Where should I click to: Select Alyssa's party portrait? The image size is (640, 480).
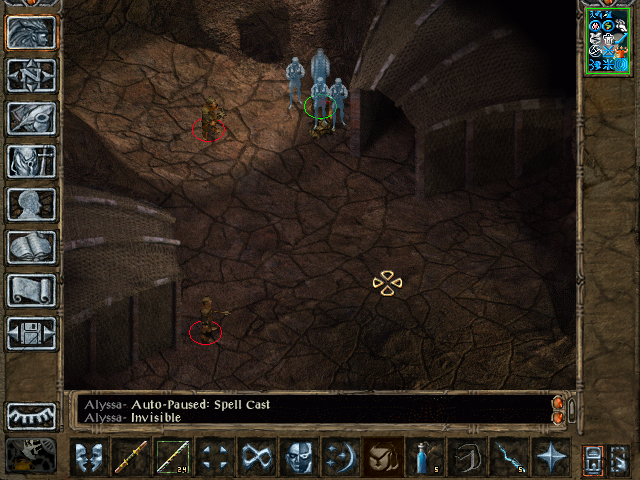pyautogui.click(x=608, y=40)
